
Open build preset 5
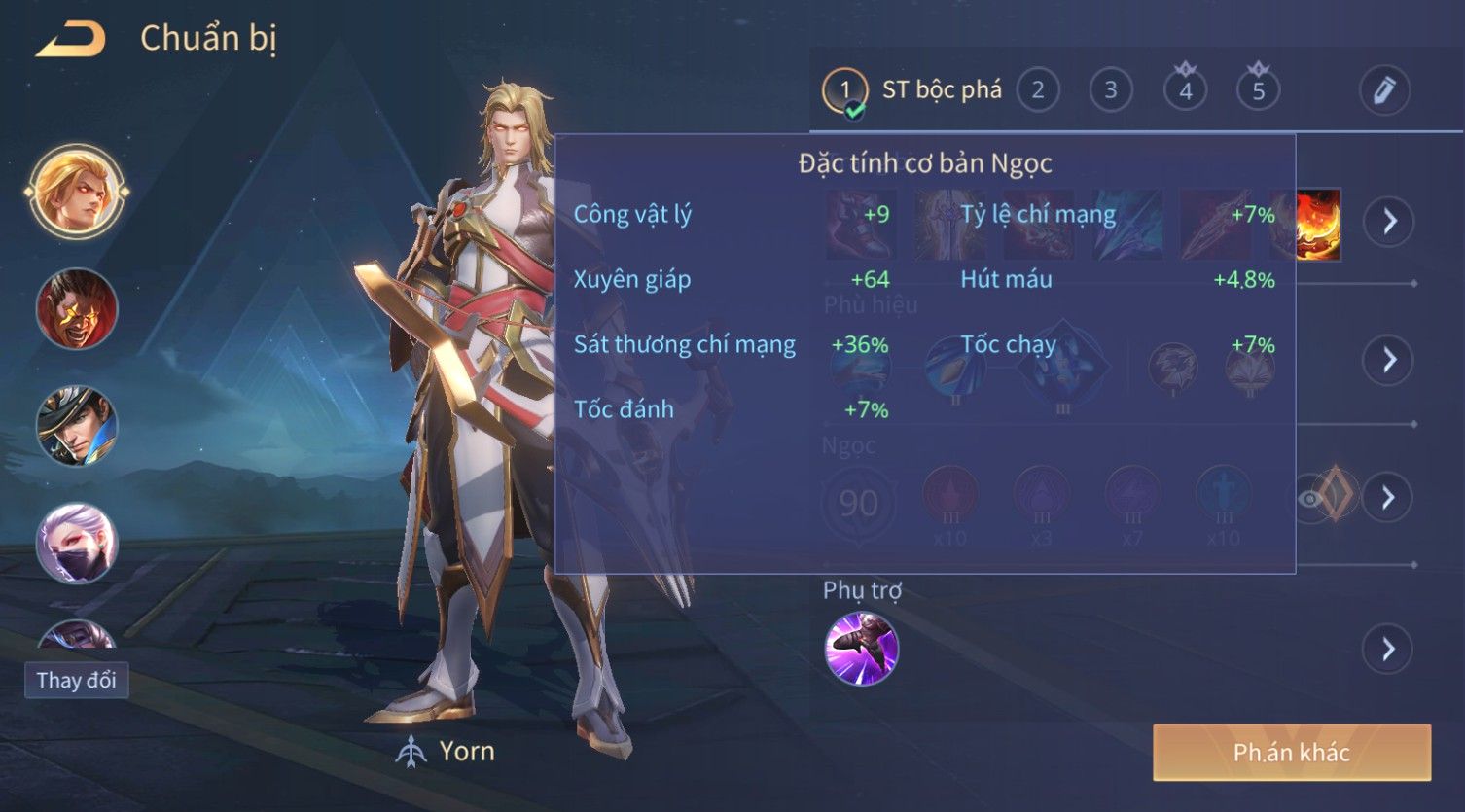(1258, 91)
